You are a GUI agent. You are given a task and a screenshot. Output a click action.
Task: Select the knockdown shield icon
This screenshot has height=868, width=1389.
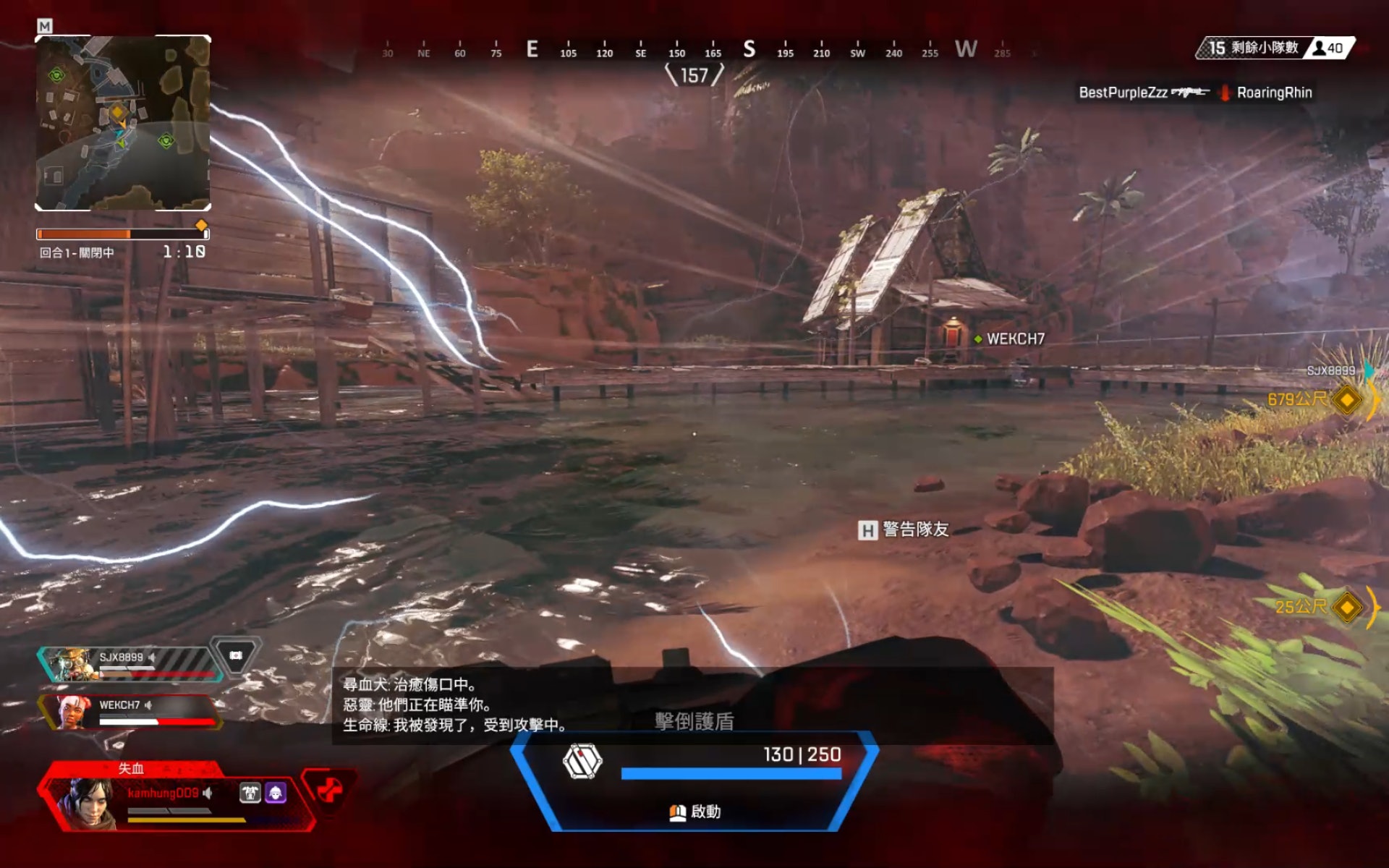582,761
